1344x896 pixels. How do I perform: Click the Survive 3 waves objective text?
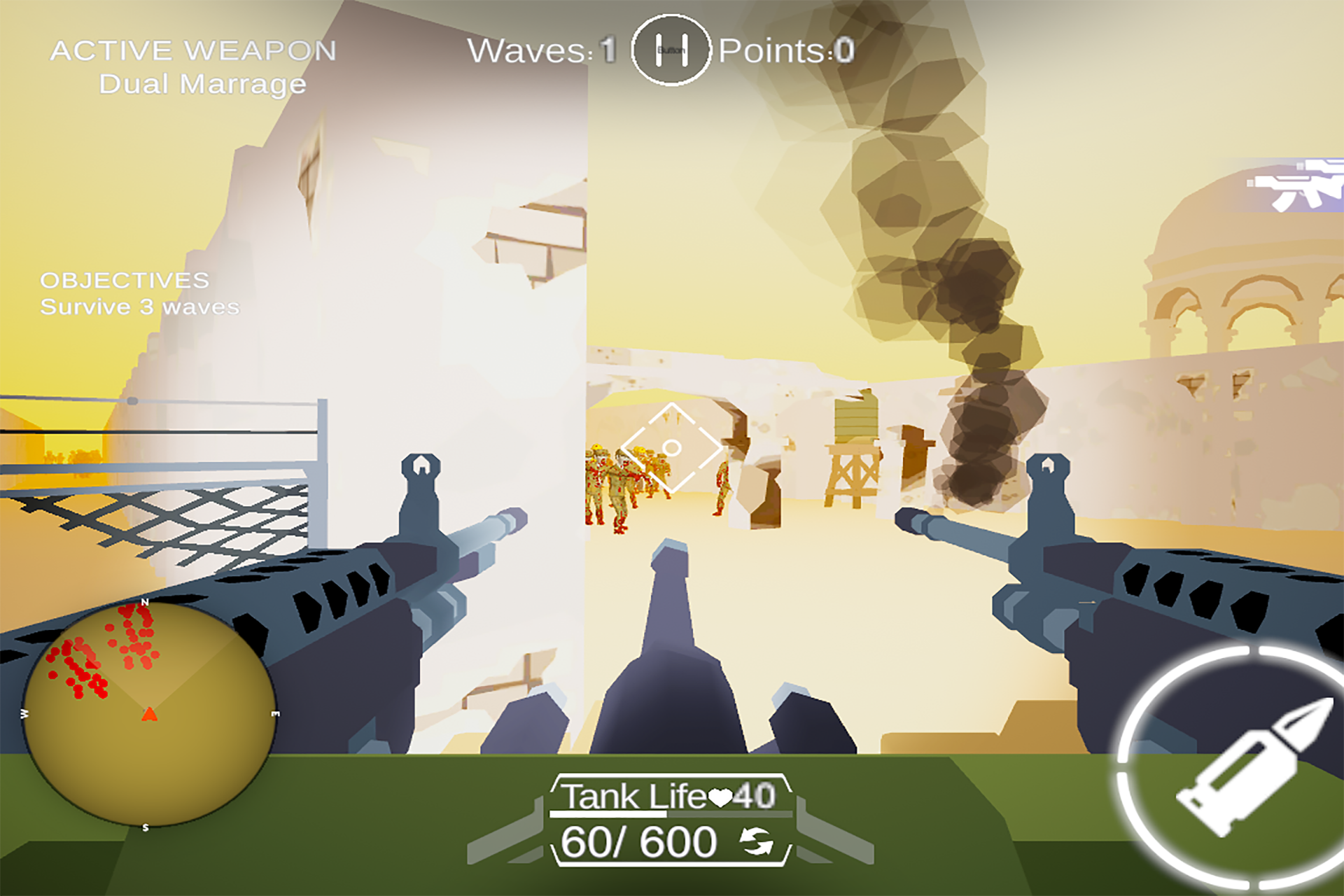(139, 307)
